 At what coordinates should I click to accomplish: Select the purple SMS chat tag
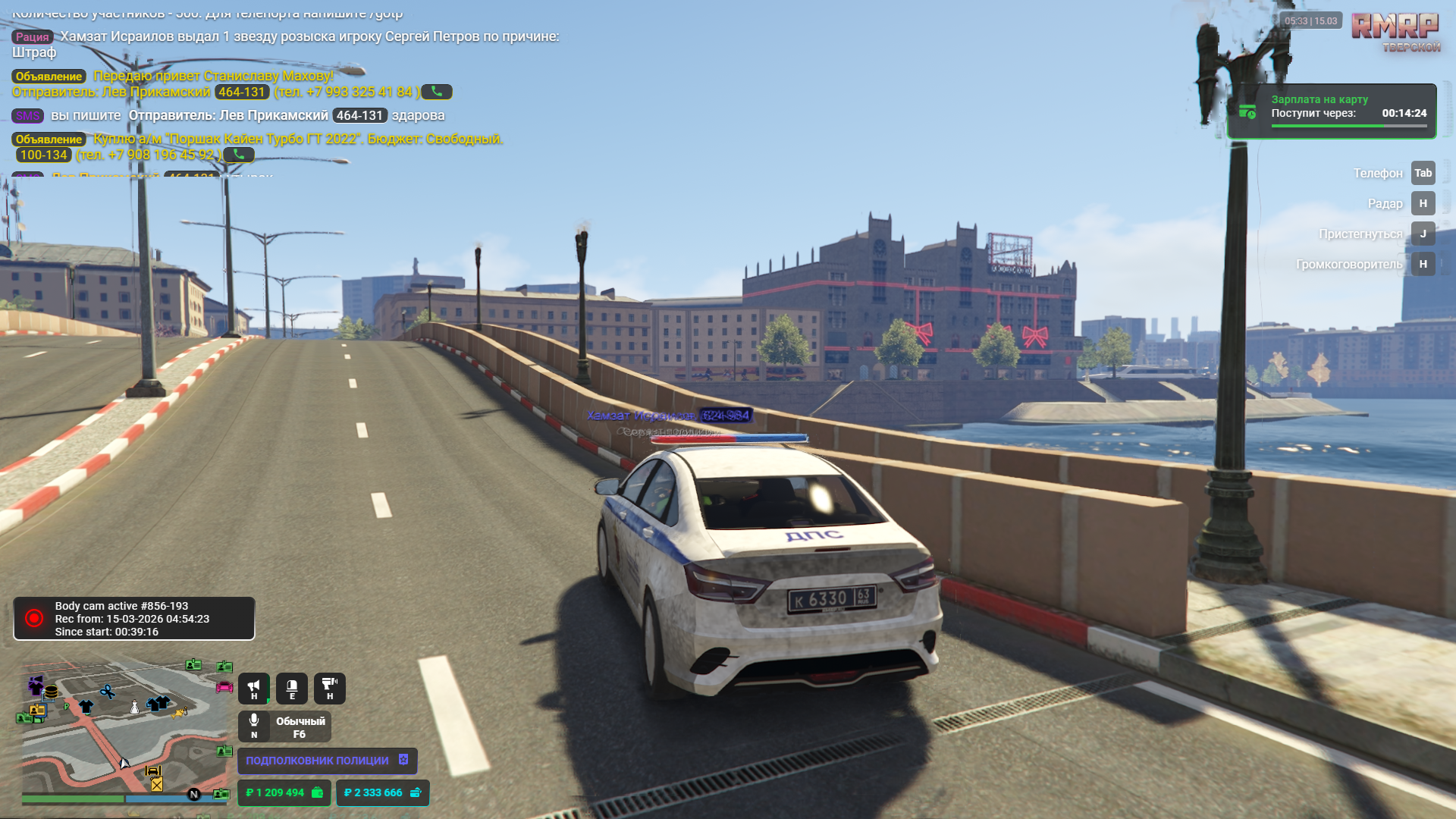coord(28,116)
